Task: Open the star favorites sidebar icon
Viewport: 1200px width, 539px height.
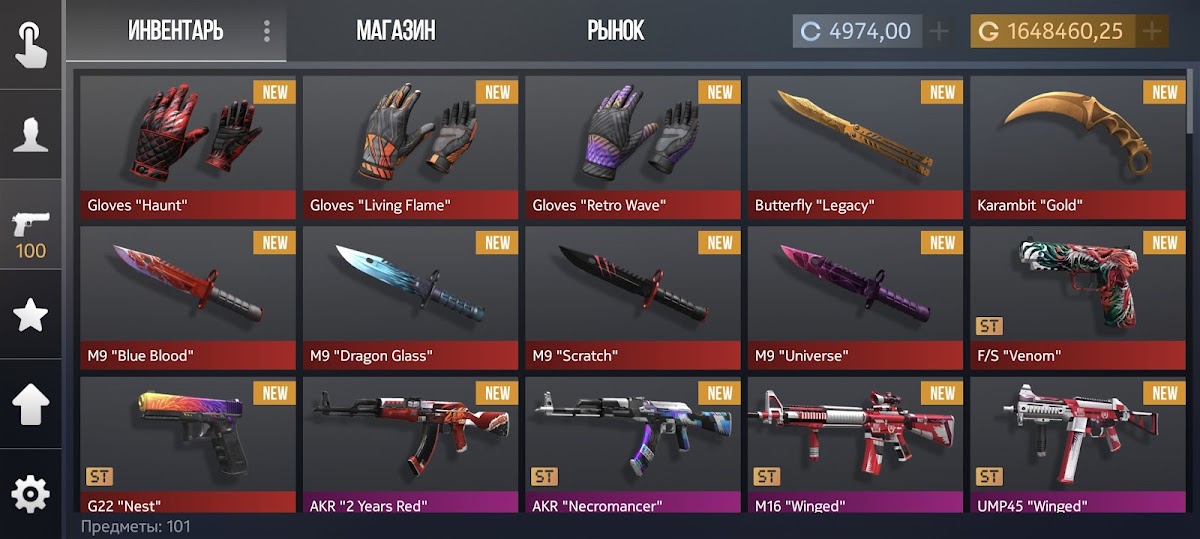Action: [31, 315]
